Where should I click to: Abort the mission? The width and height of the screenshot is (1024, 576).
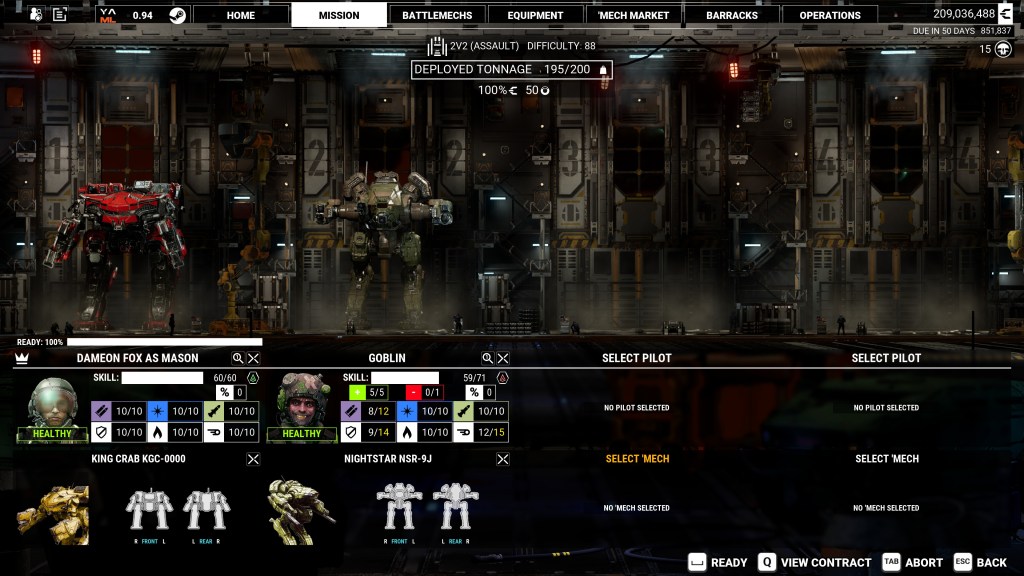point(912,562)
